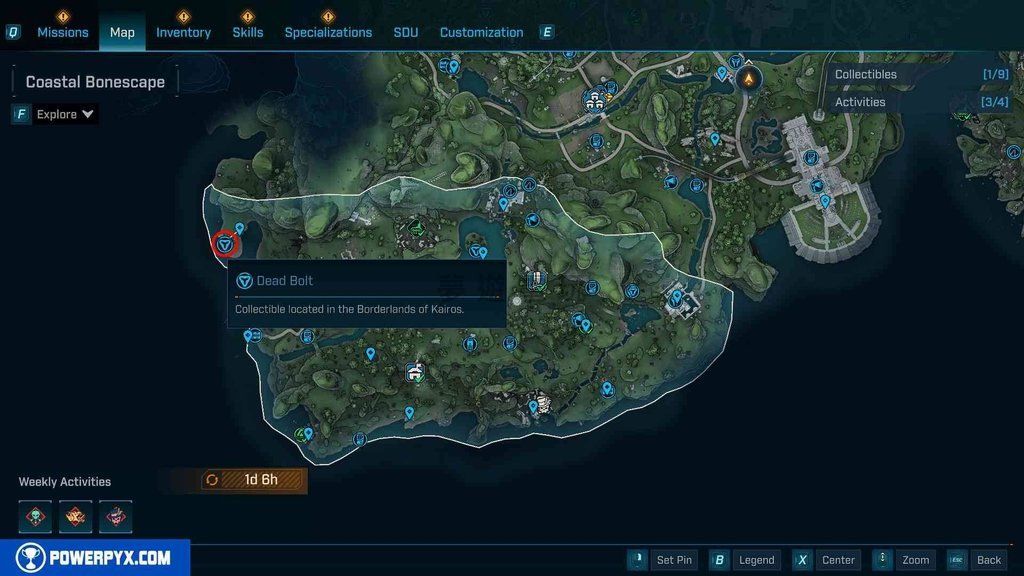Open the Specializations tab
This screenshot has height=576, width=1024.
328,32
